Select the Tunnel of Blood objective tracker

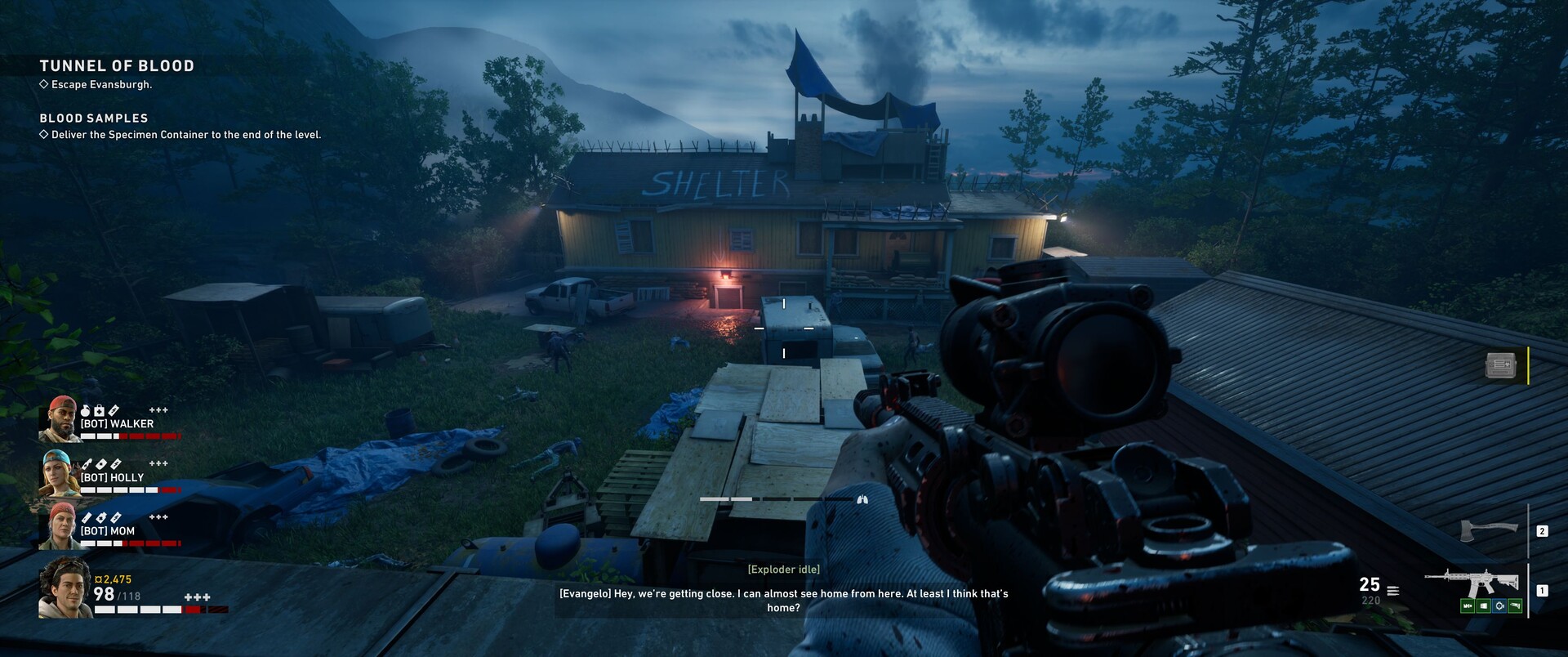(x=117, y=66)
